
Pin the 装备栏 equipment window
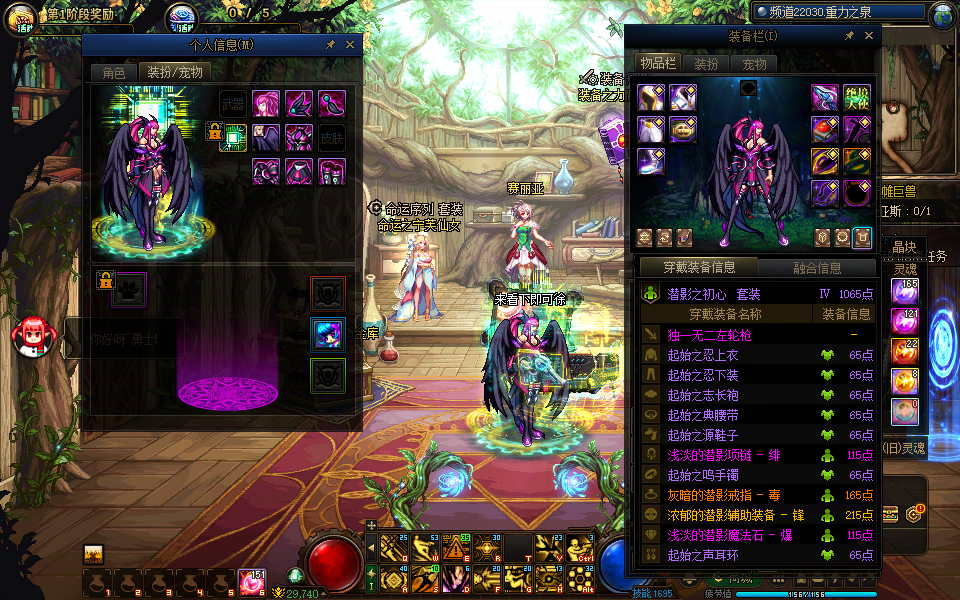click(849, 37)
